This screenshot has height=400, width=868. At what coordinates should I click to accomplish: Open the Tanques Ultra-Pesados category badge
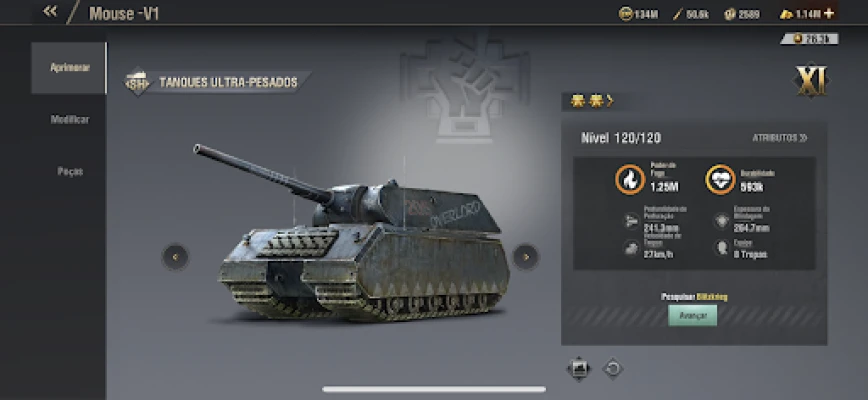click(216, 82)
